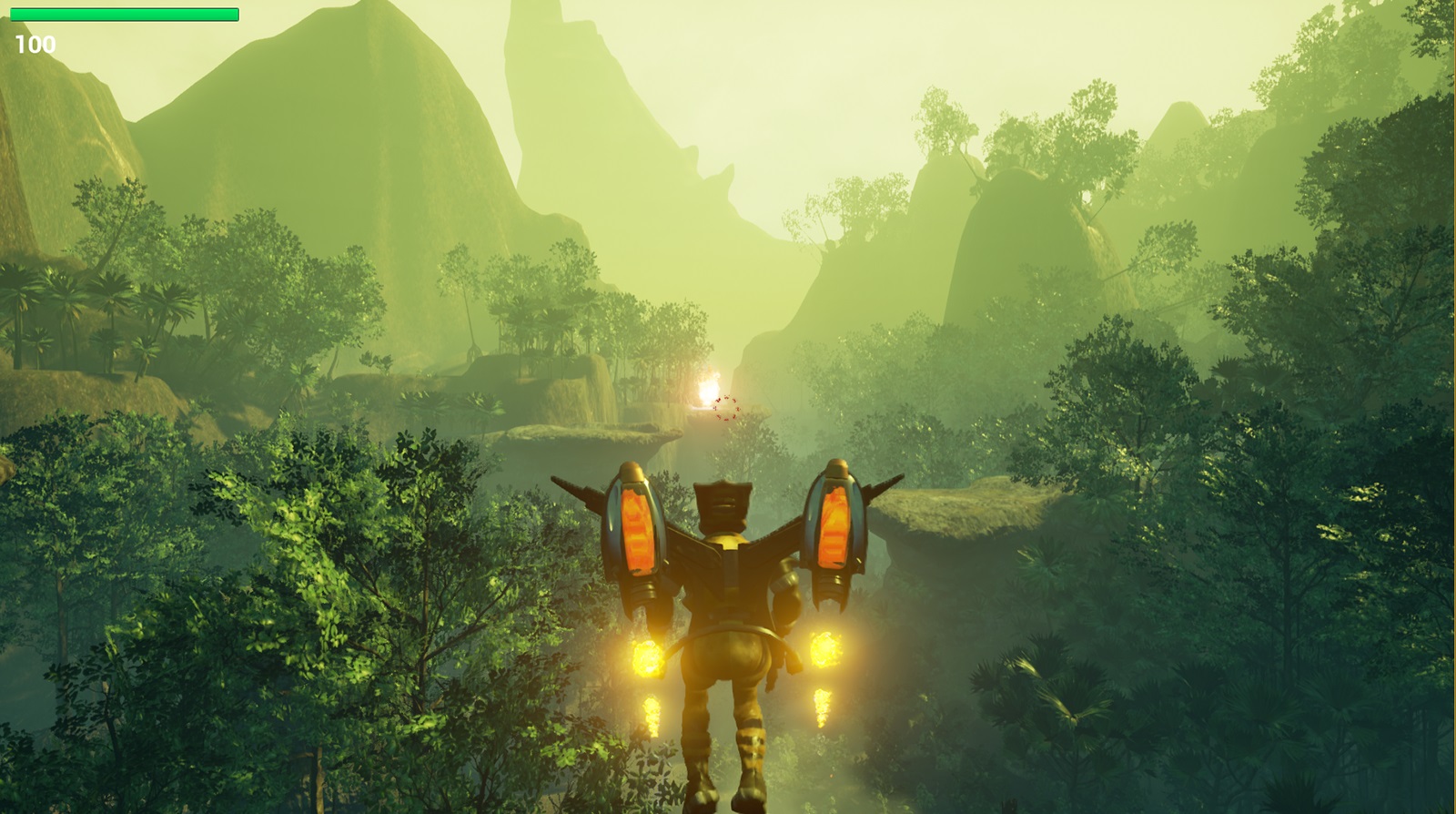Click the red circular targeting reticle

coord(726,410)
